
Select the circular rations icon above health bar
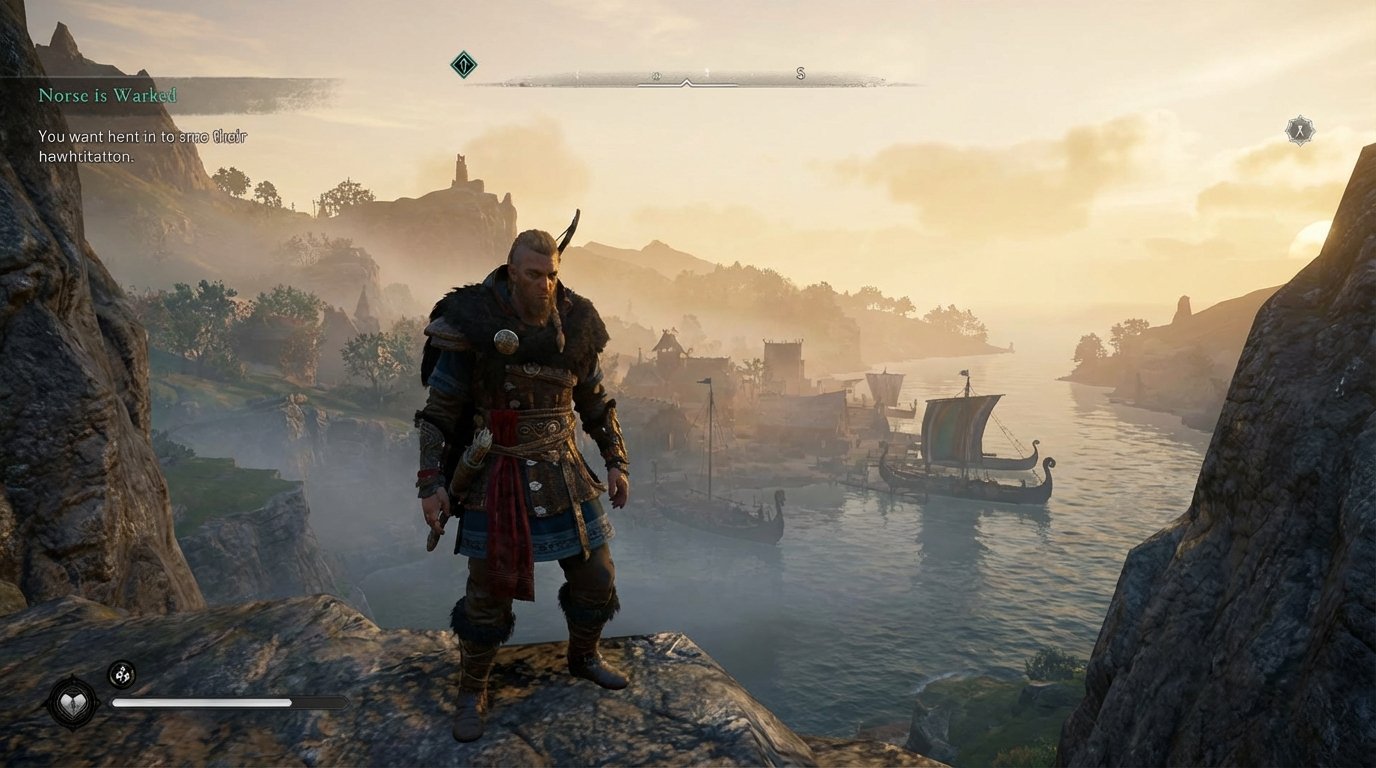click(122, 674)
